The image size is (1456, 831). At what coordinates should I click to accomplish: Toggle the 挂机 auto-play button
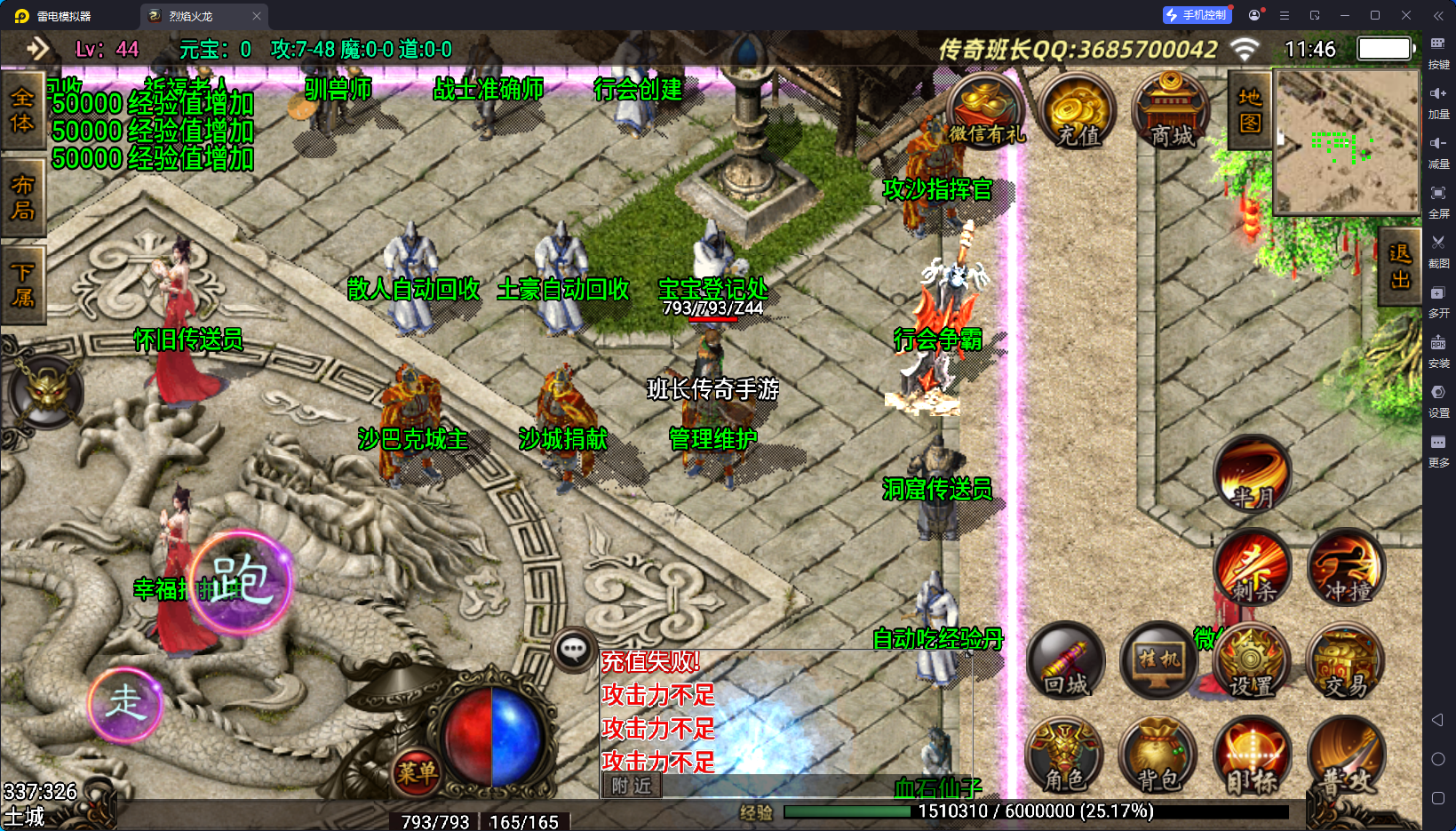point(1159,662)
